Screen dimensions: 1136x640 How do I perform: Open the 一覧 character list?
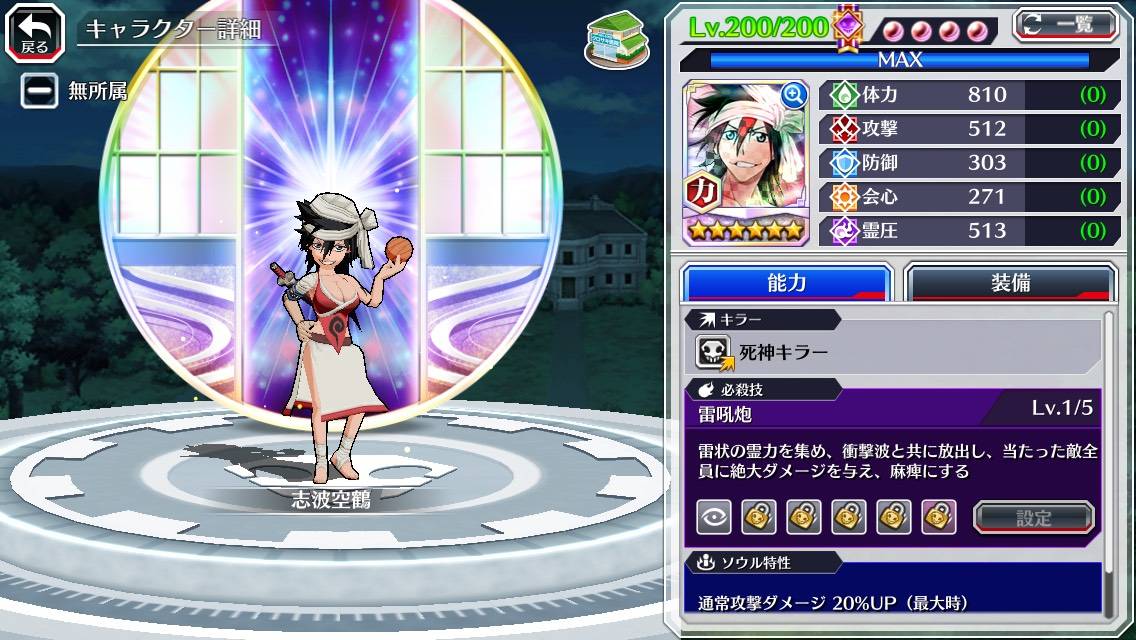[1065, 25]
